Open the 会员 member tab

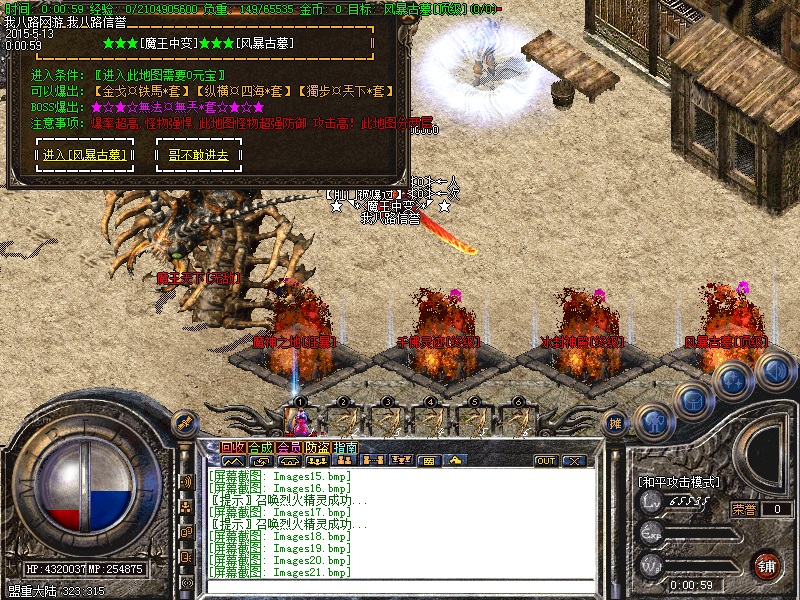coord(288,447)
